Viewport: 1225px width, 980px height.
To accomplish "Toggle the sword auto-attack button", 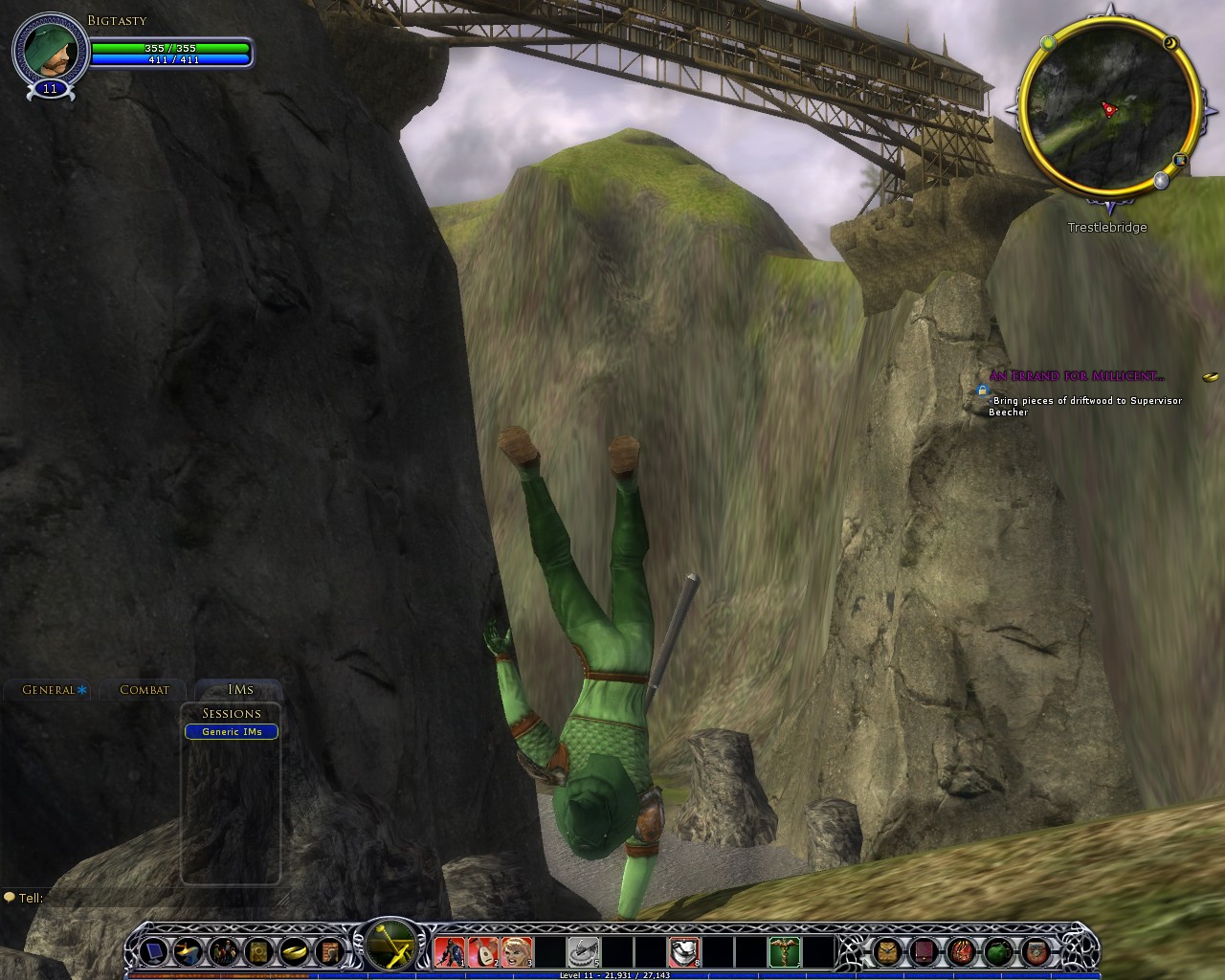I will [391, 946].
